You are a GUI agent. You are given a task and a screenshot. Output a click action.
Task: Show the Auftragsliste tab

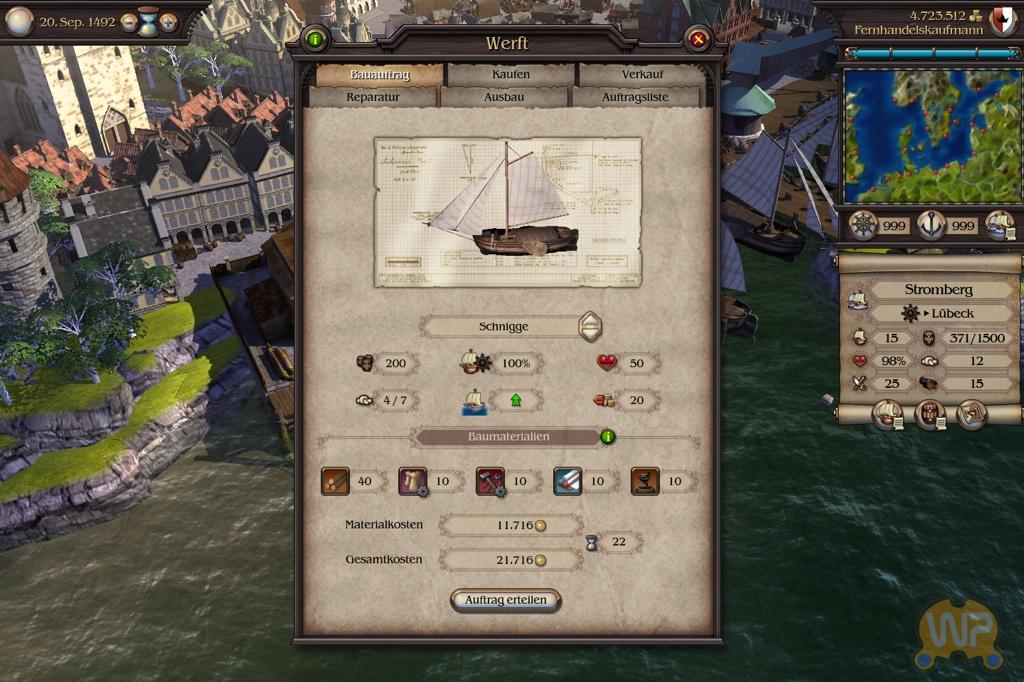[x=635, y=97]
